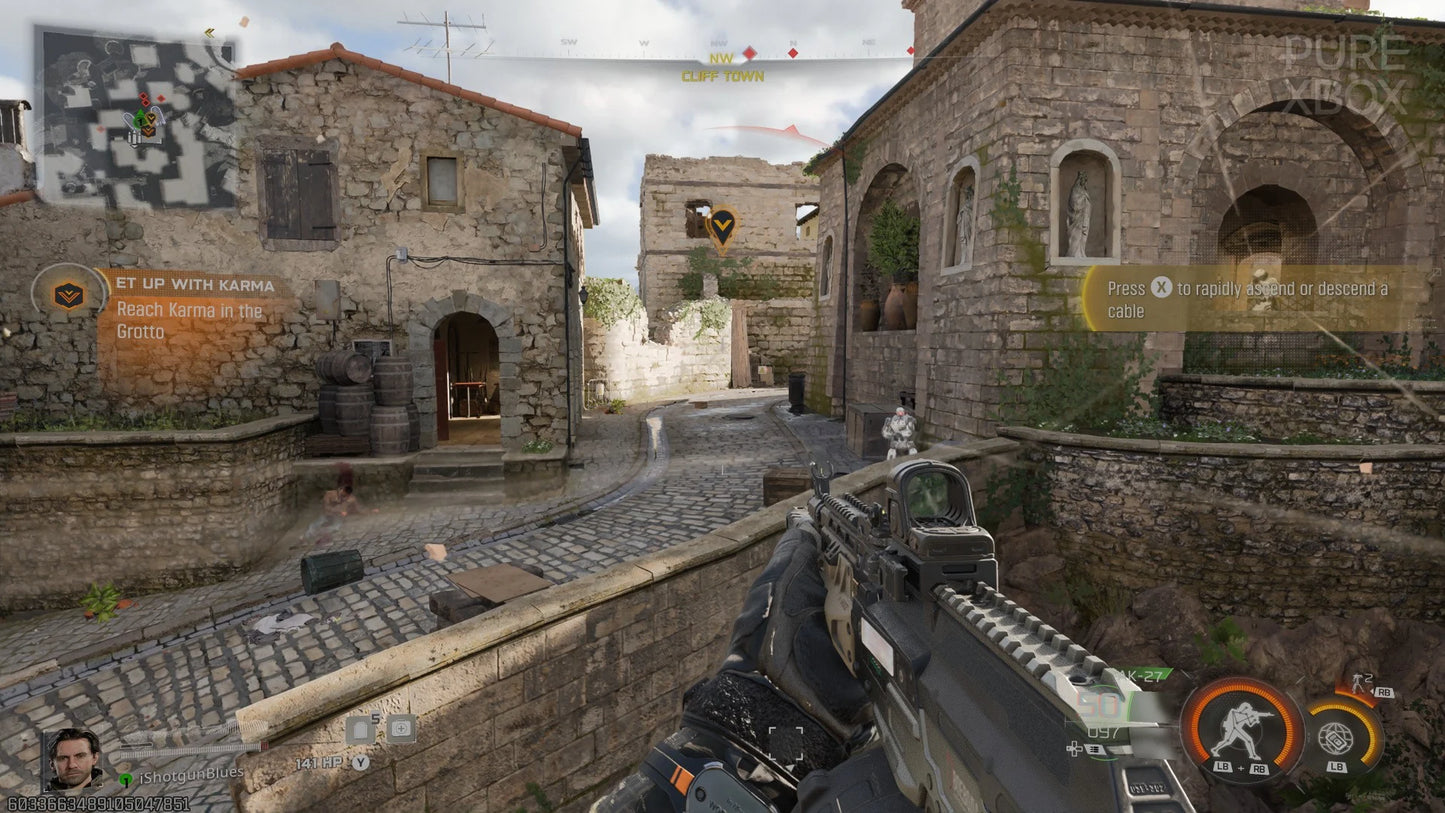Toggle the green level badge next to iShotgunBlues

point(126,778)
